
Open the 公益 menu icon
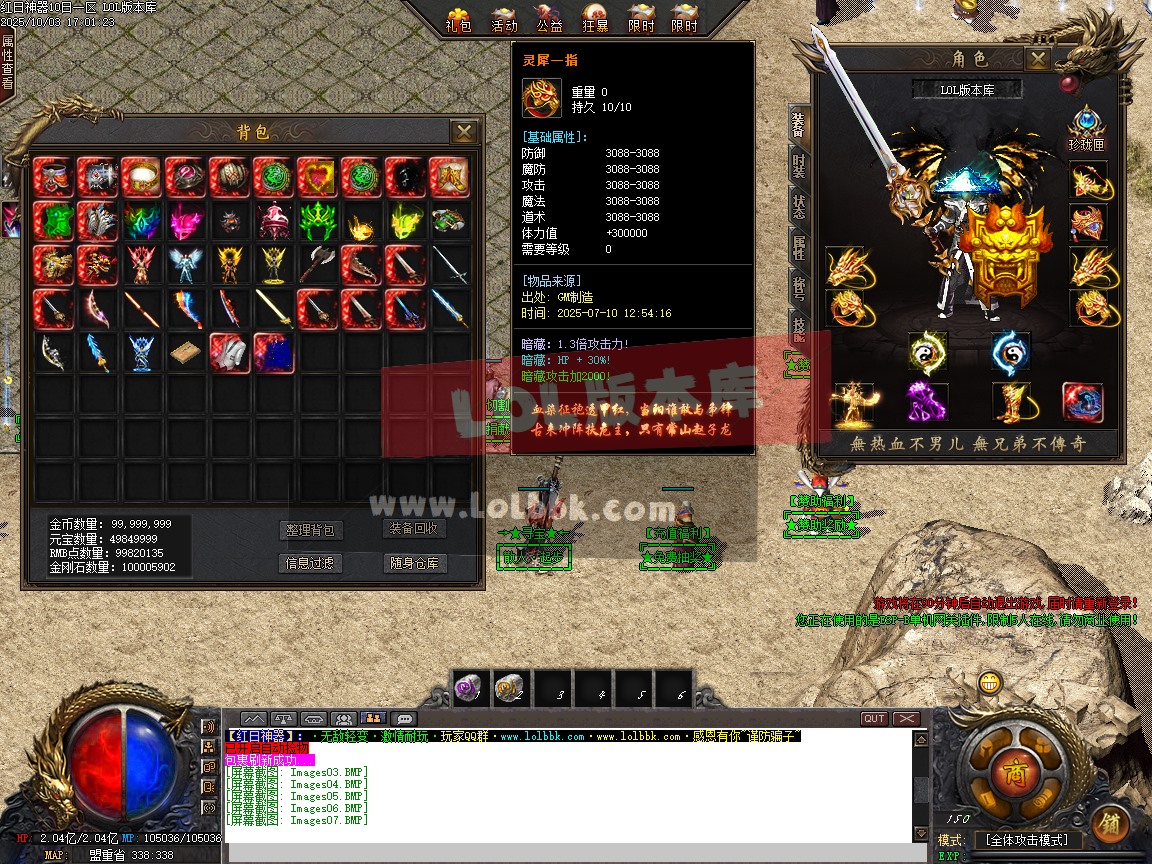550,18
